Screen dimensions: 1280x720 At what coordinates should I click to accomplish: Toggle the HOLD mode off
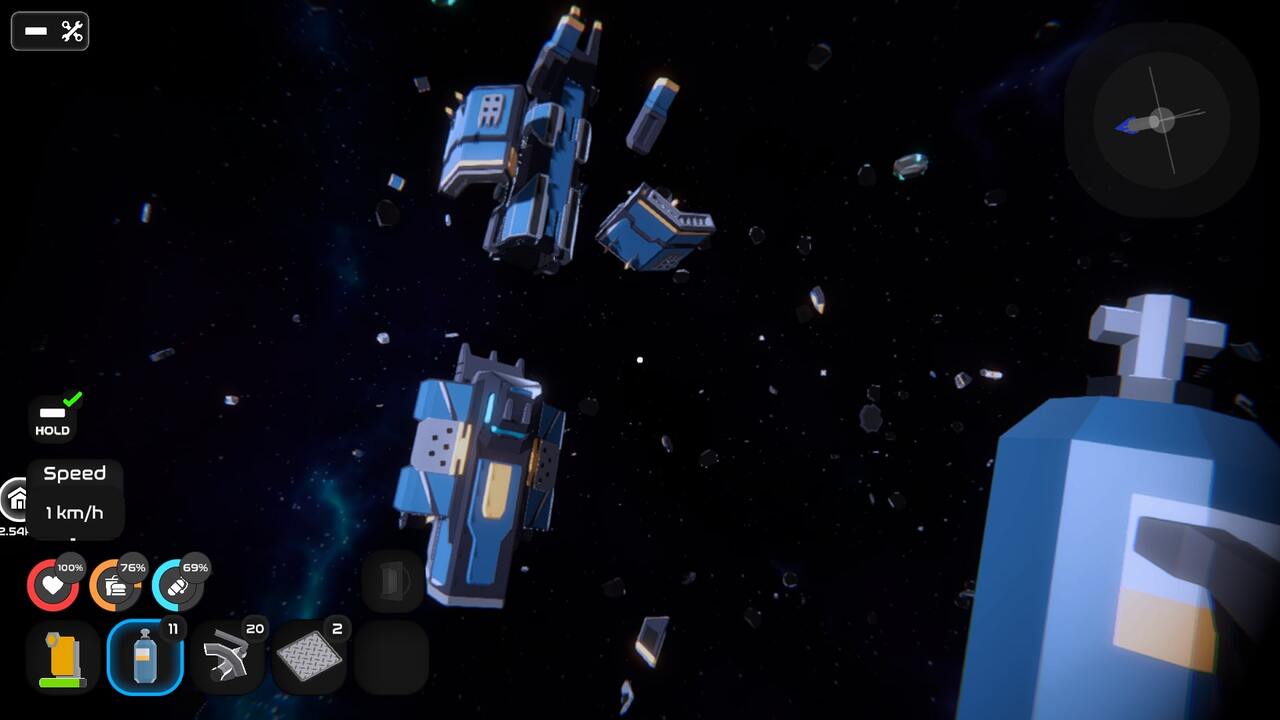coord(50,413)
